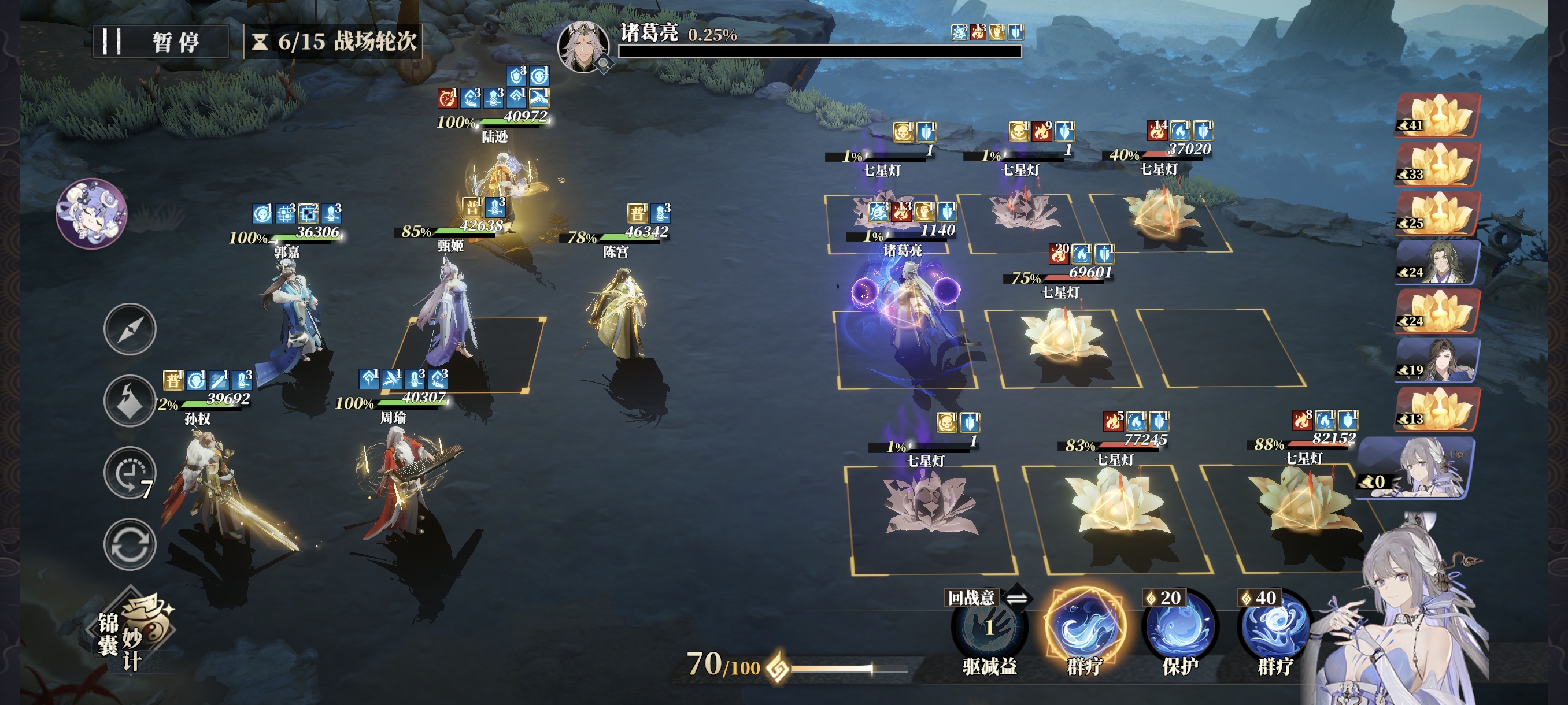Cast the 保护 skill costing 20

pyautogui.click(x=1179, y=628)
